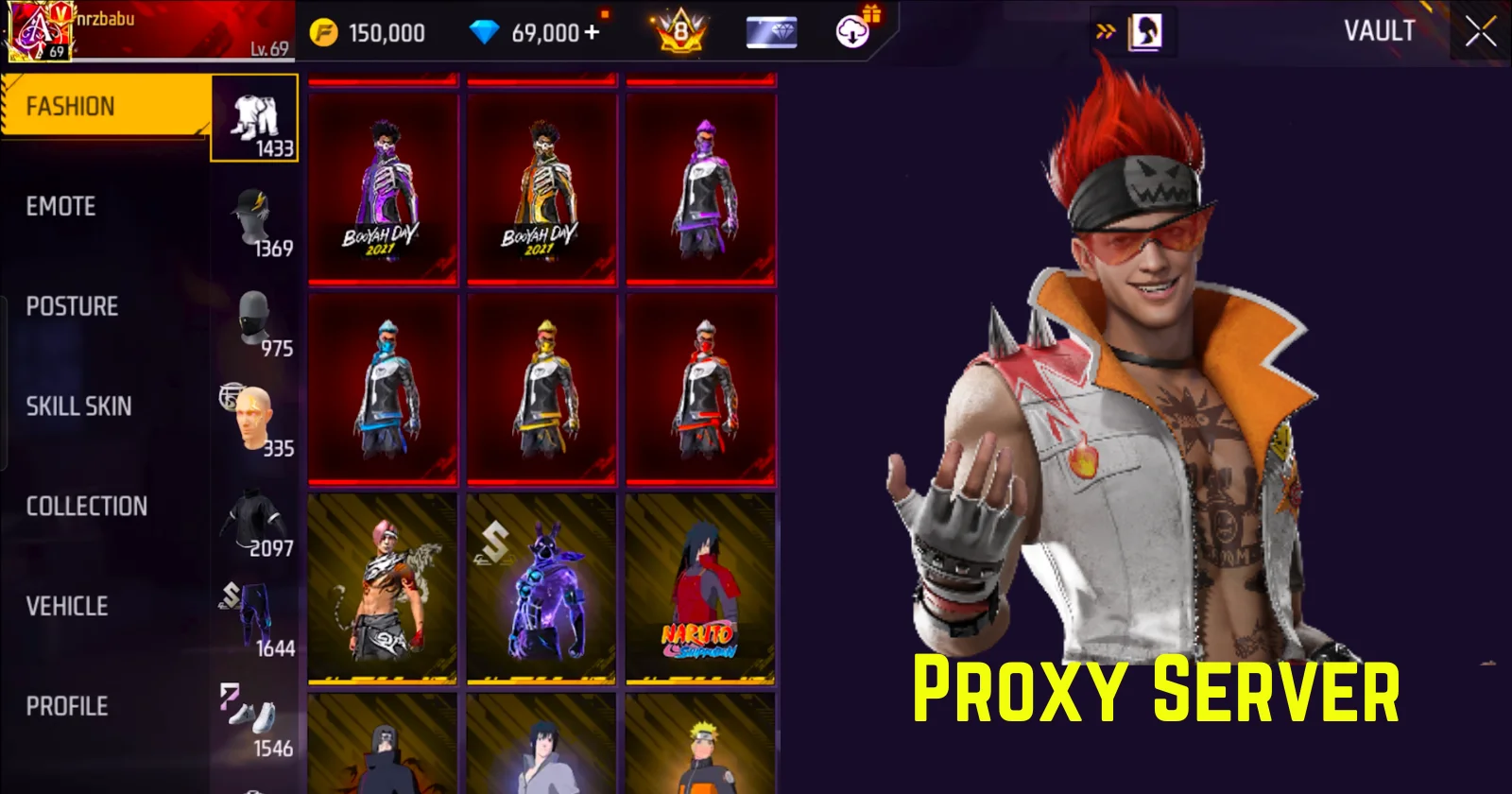Add diamonds with the plus button
The width and height of the screenshot is (1512, 794).
[x=593, y=32]
